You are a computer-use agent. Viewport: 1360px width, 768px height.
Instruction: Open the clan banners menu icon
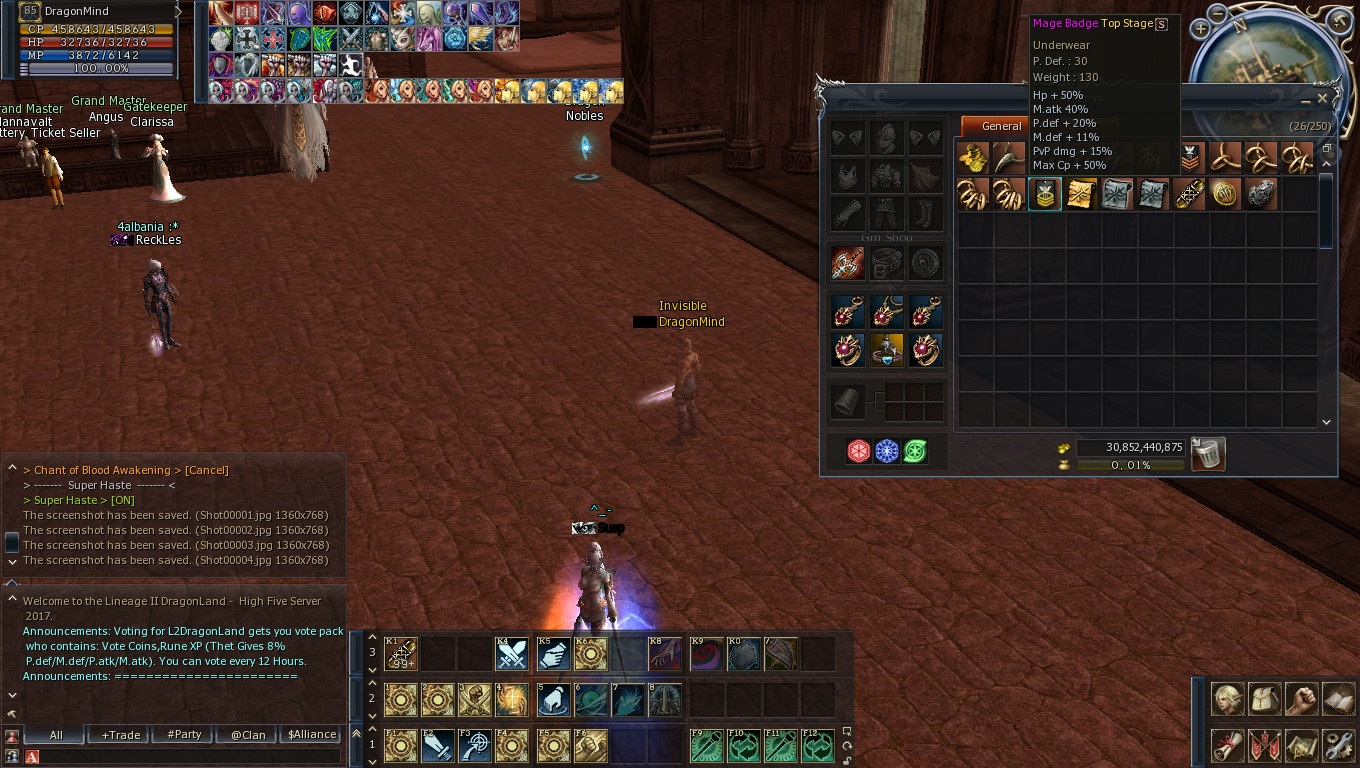[x=1265, y=745]
